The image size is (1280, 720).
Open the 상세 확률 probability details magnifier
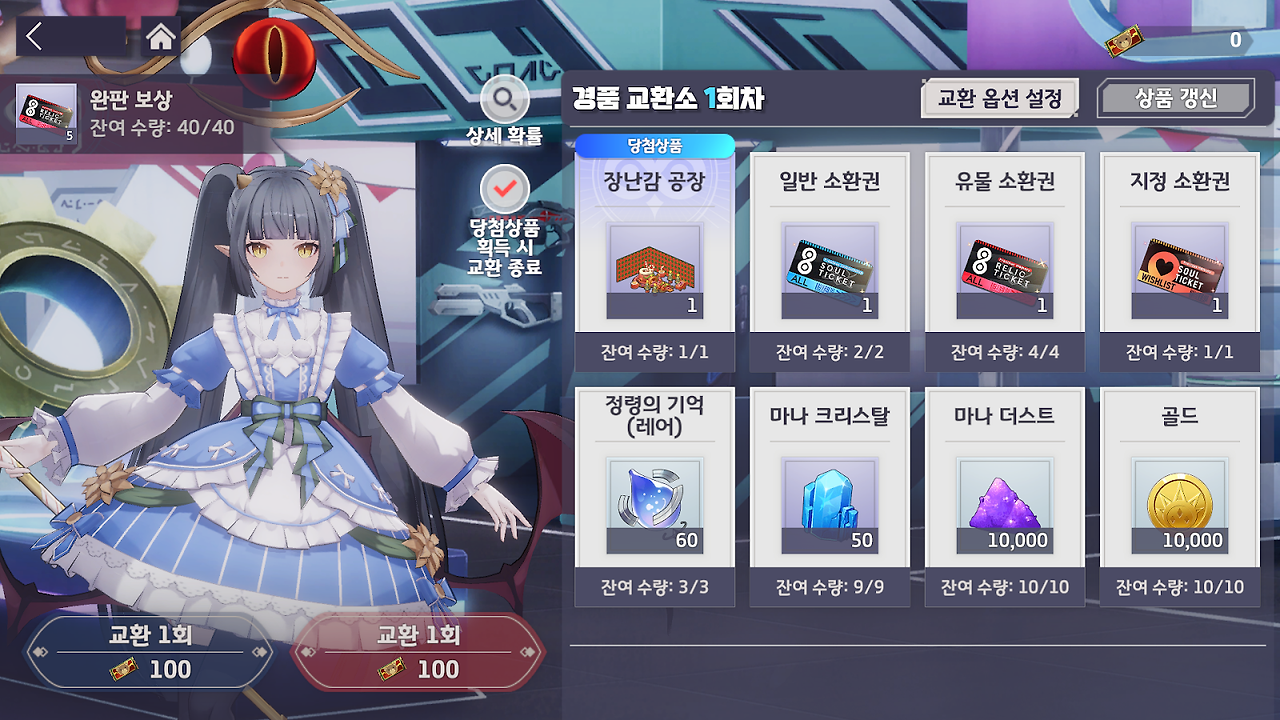(506, 100)
